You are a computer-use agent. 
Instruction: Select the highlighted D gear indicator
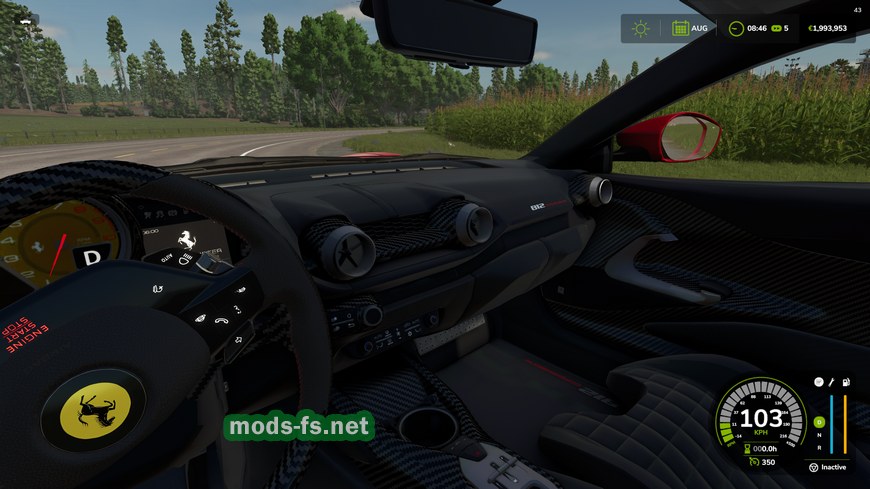coord(819,422)
